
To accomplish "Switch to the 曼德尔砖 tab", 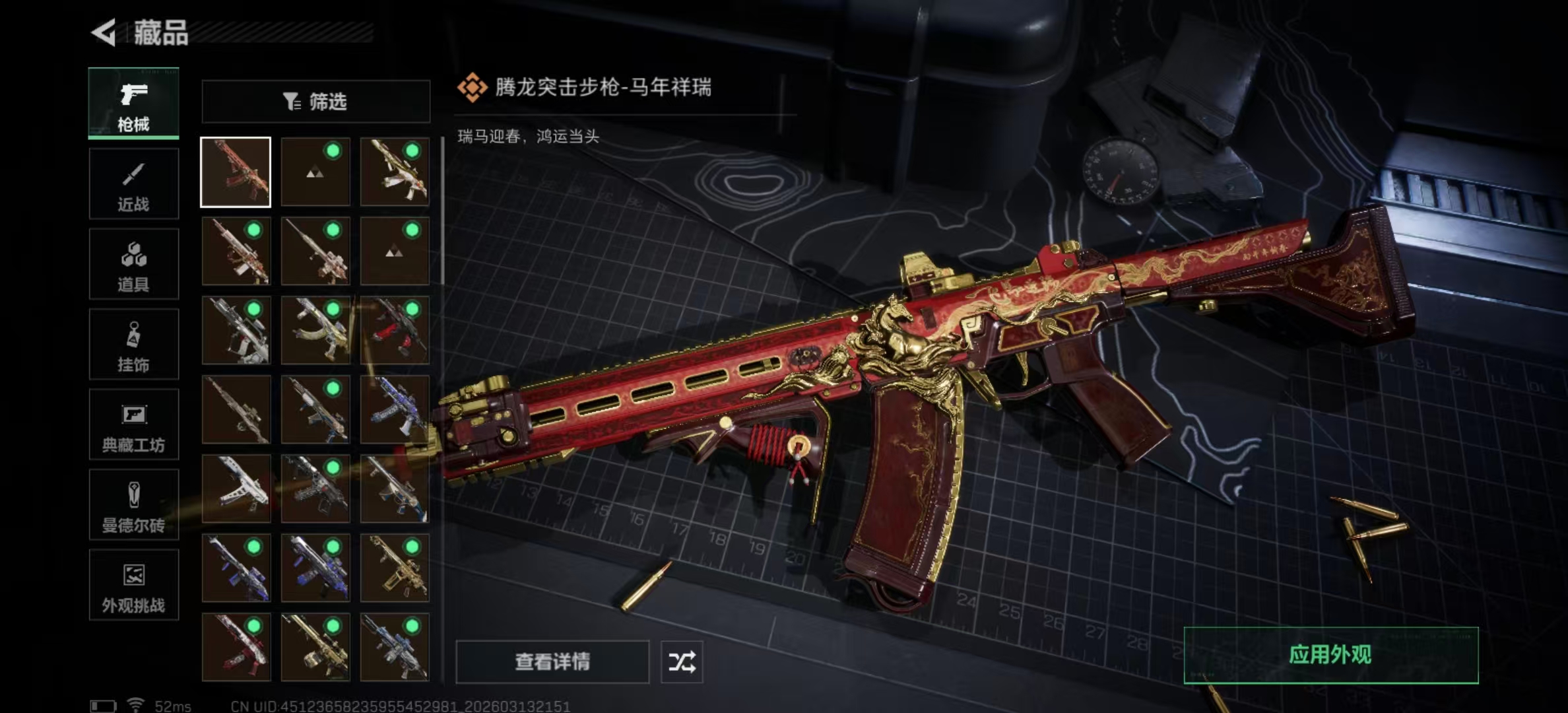I will [x=133, y=505].
